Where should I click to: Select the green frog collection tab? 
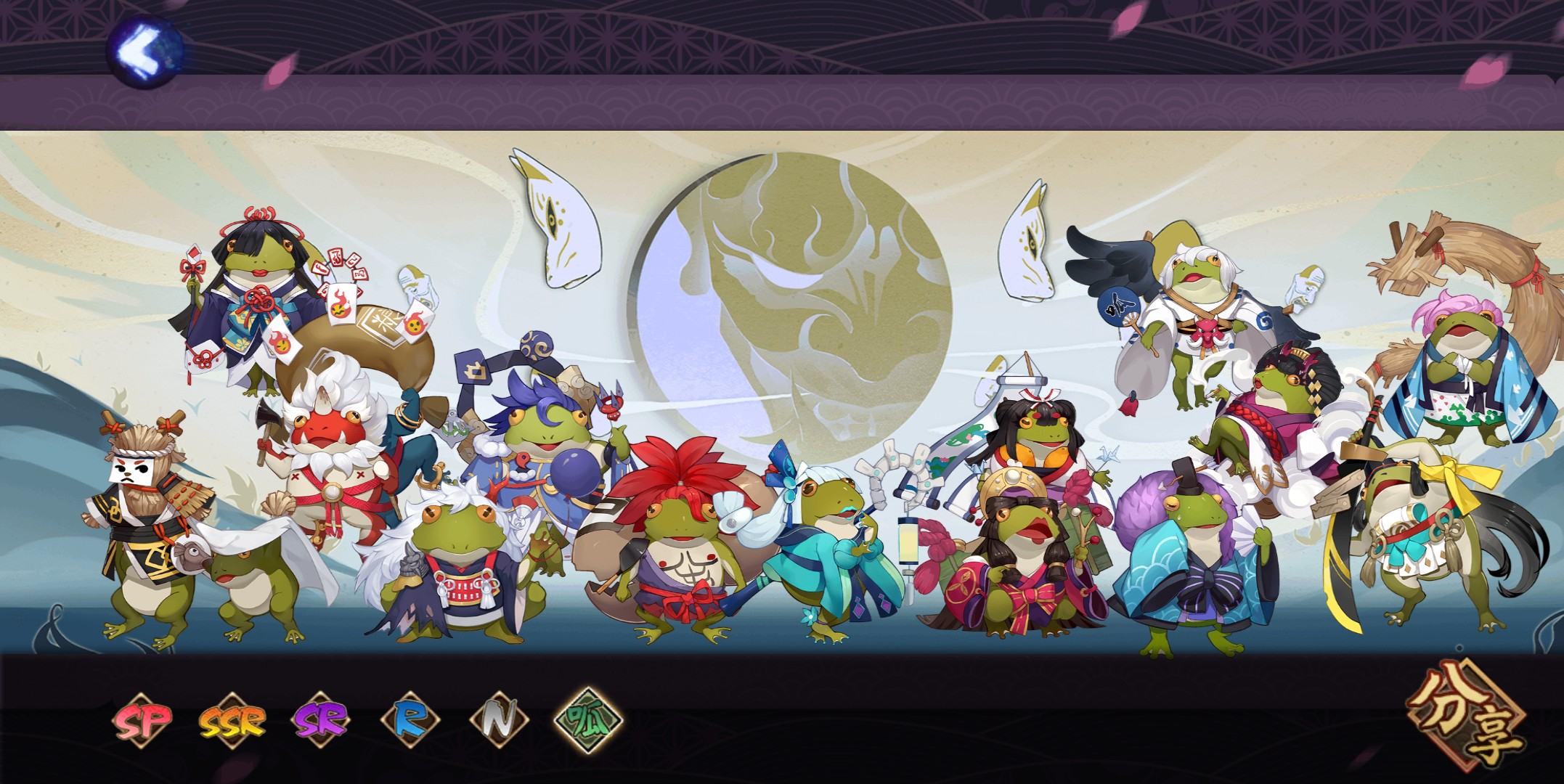pos(588,720)
